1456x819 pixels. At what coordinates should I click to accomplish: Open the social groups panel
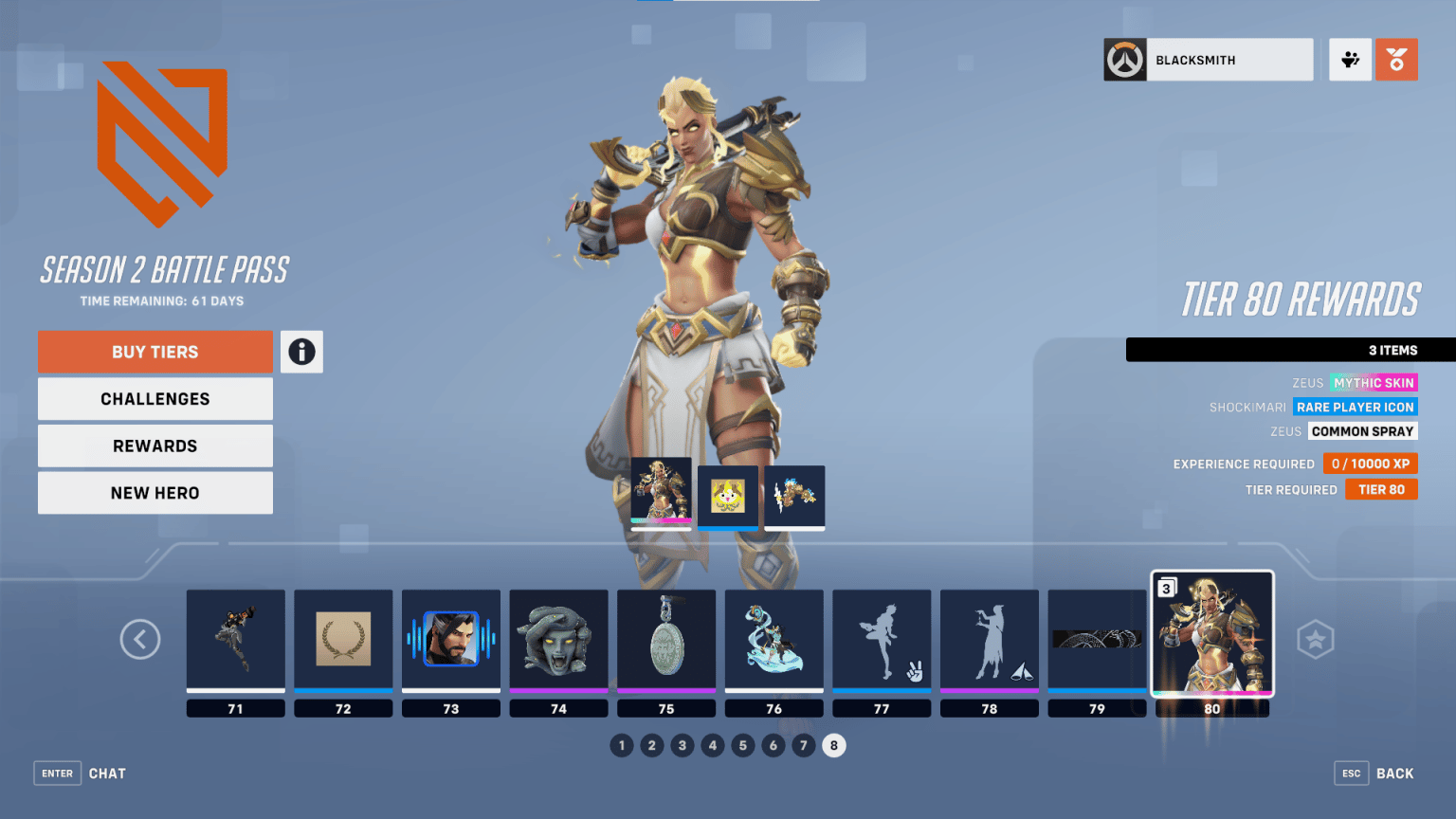[1350, 59]
